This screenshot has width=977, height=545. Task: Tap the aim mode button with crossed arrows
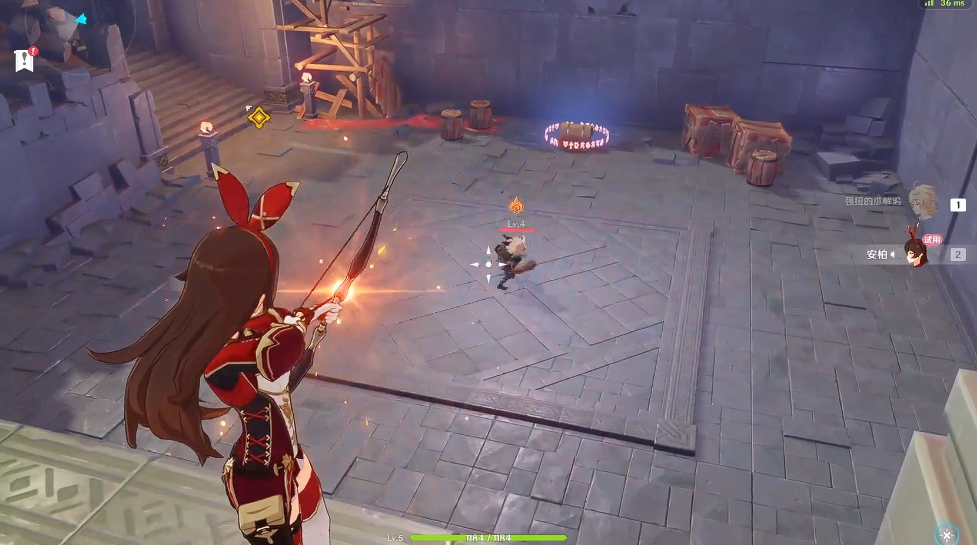point(946,534)
